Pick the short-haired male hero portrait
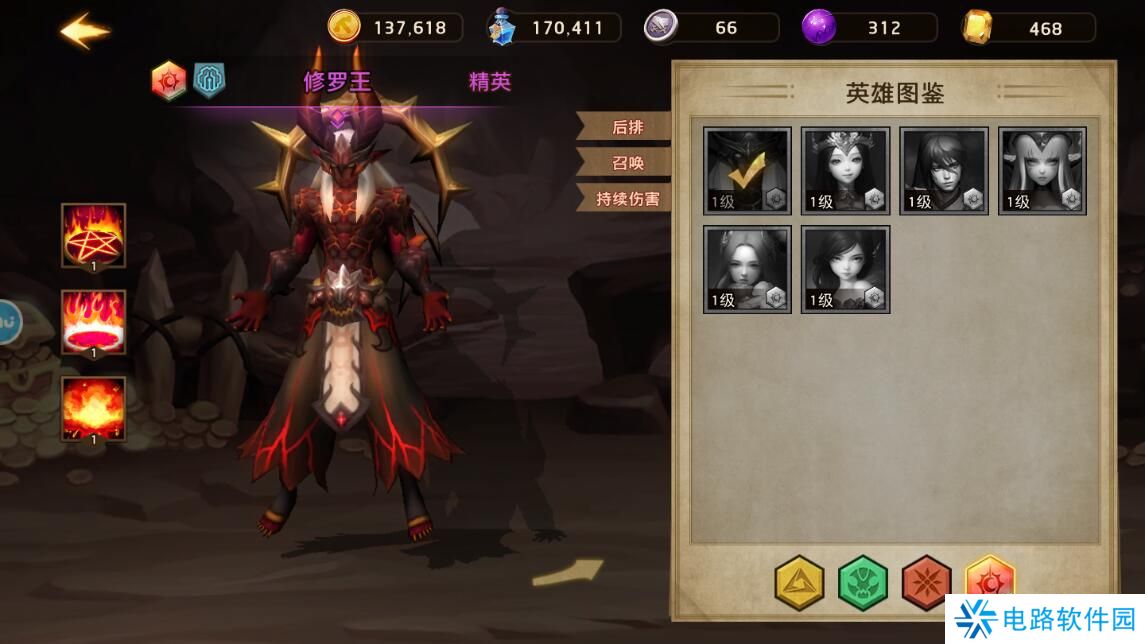The width and height of the screenshot is (1145, 644). [x=944, y=171]
